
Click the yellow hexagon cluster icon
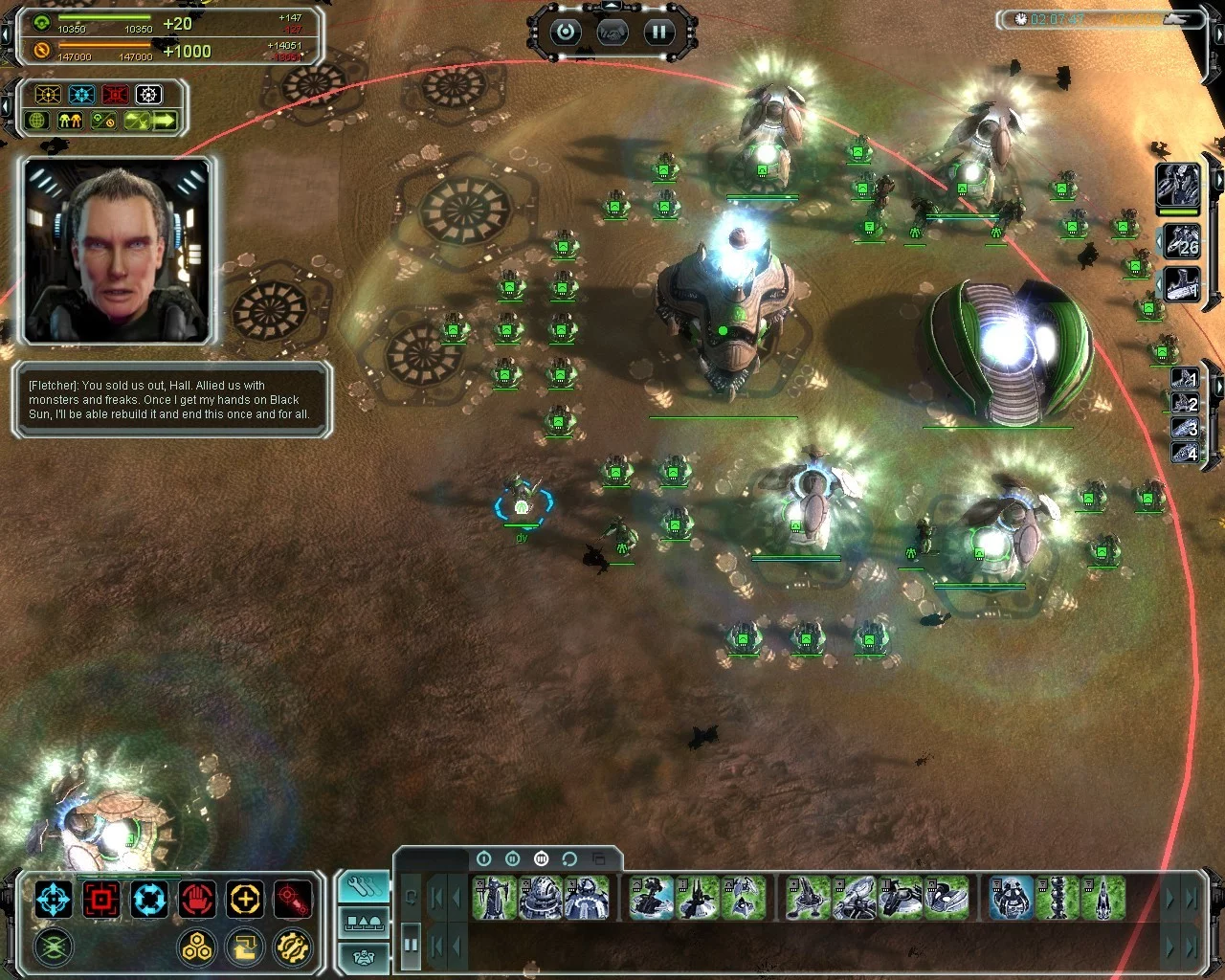pos(197,947)
